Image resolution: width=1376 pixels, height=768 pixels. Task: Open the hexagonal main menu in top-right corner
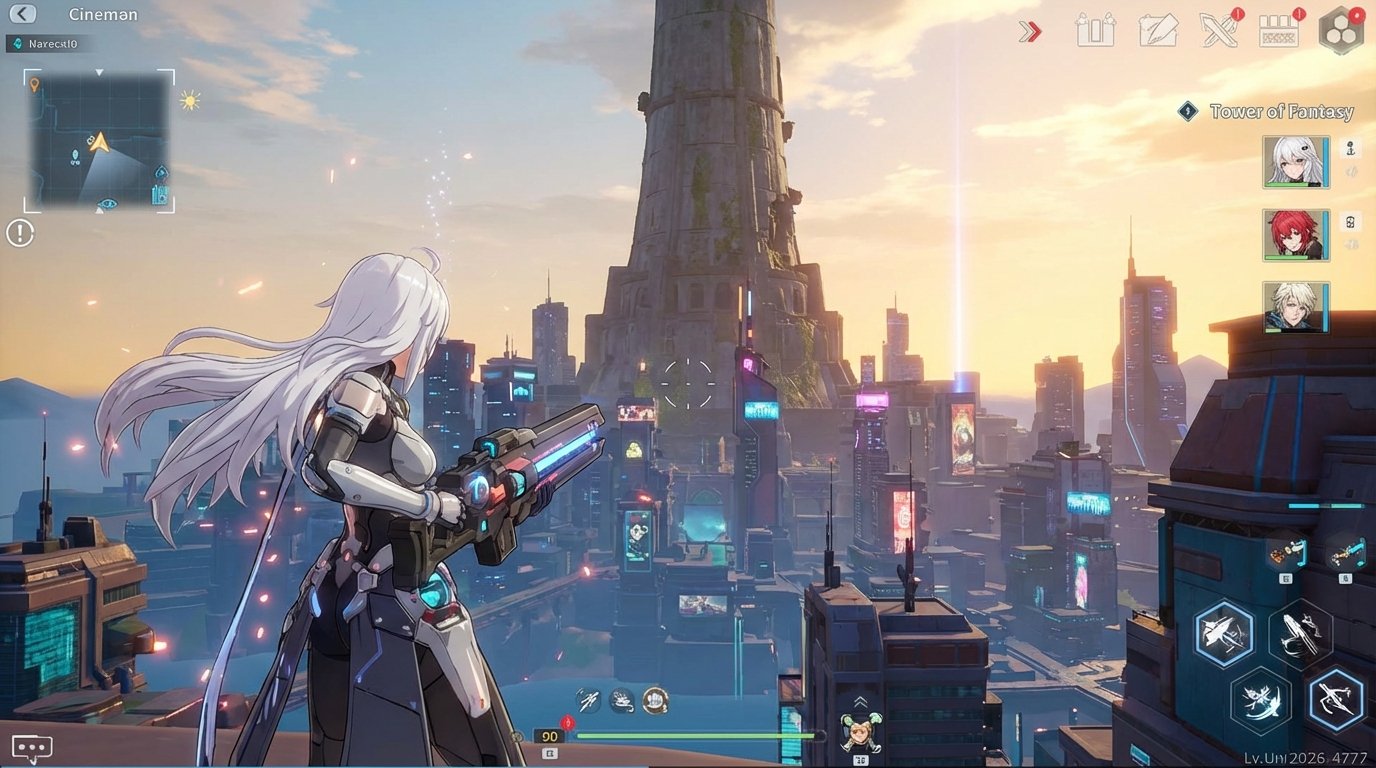pyautogui.click(x=1341, y=30)
